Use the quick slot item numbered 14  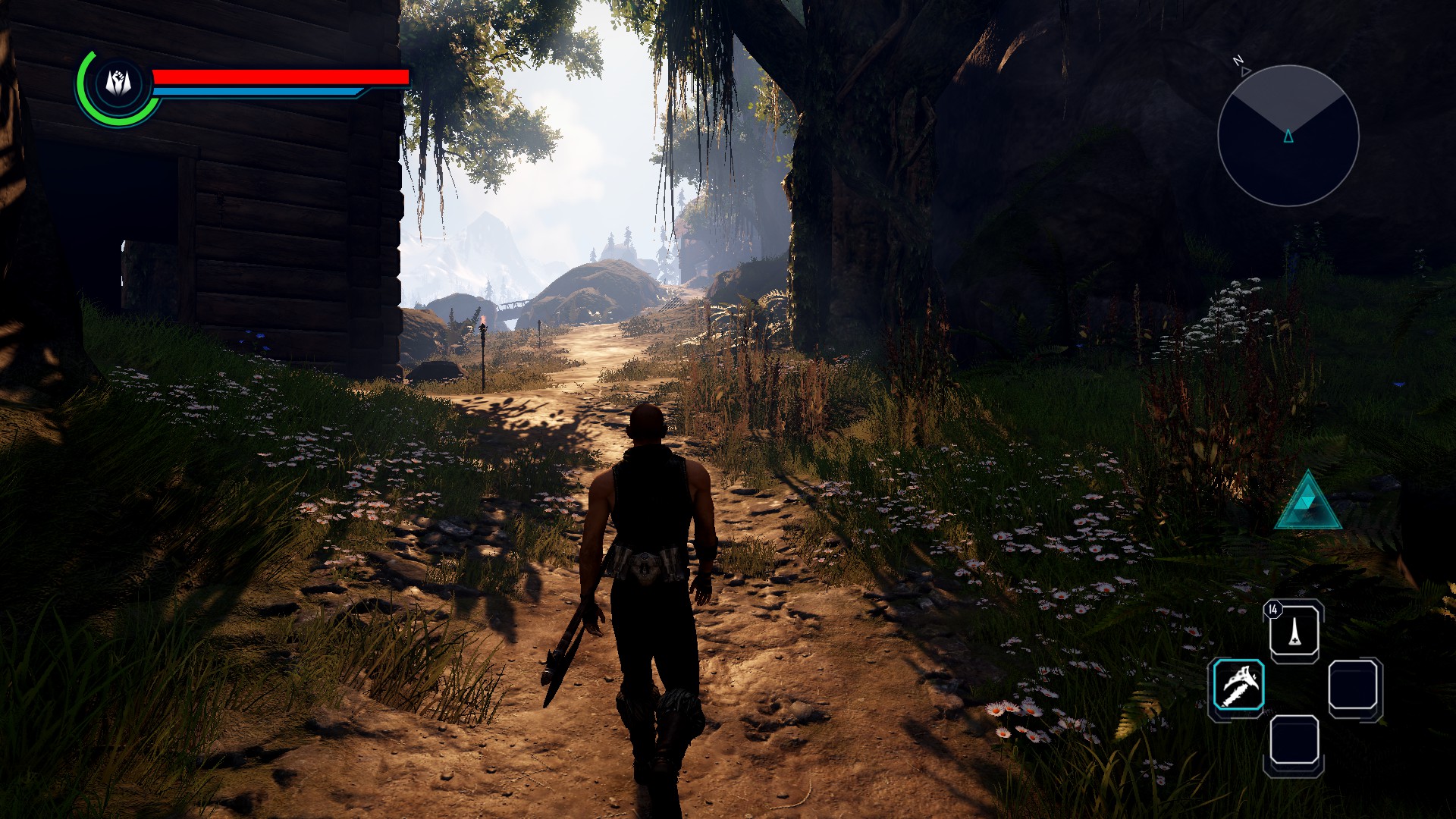(1294, 631)
